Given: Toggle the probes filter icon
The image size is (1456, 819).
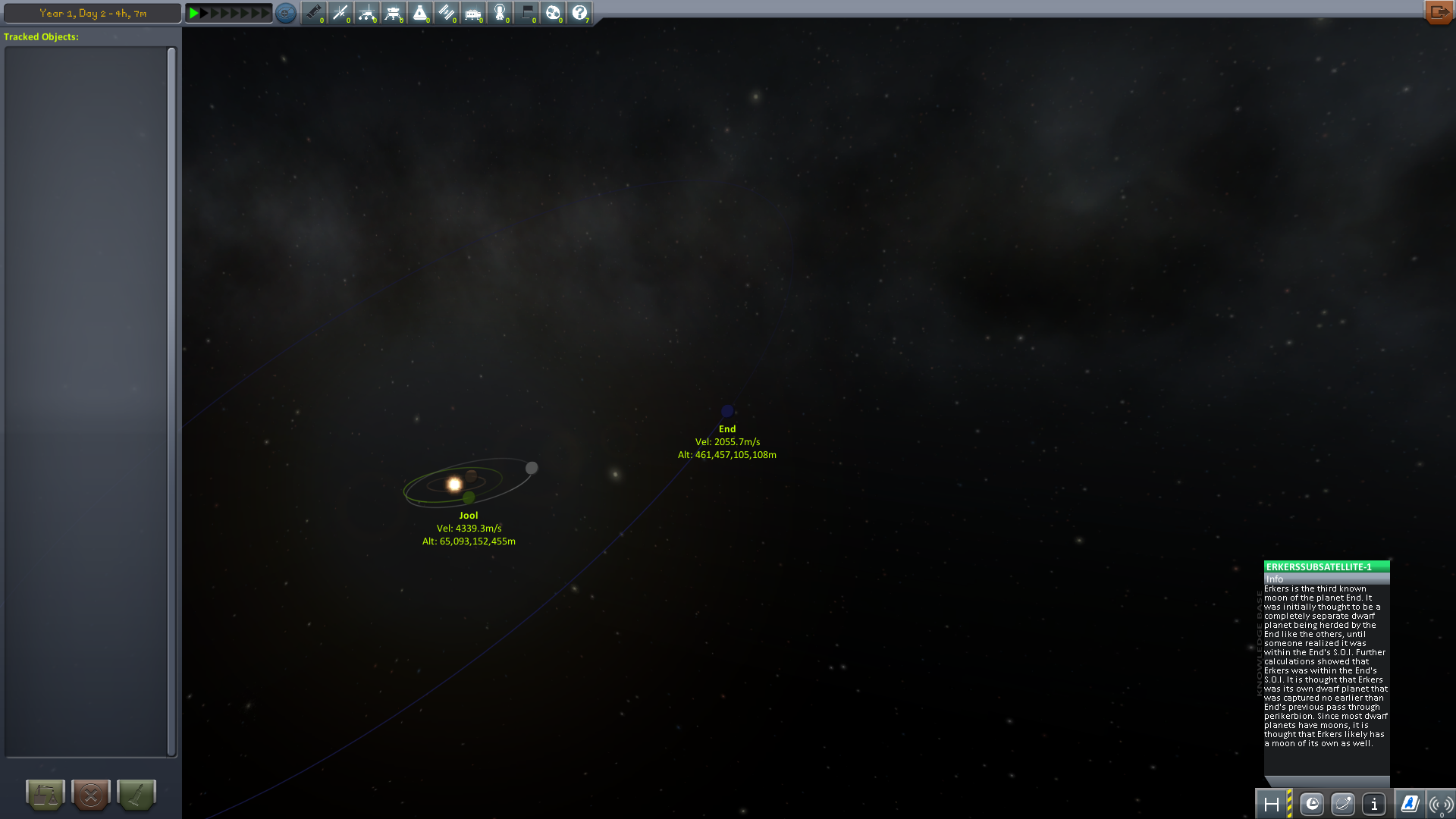Looking at the screenshot, I should point(340,13).
